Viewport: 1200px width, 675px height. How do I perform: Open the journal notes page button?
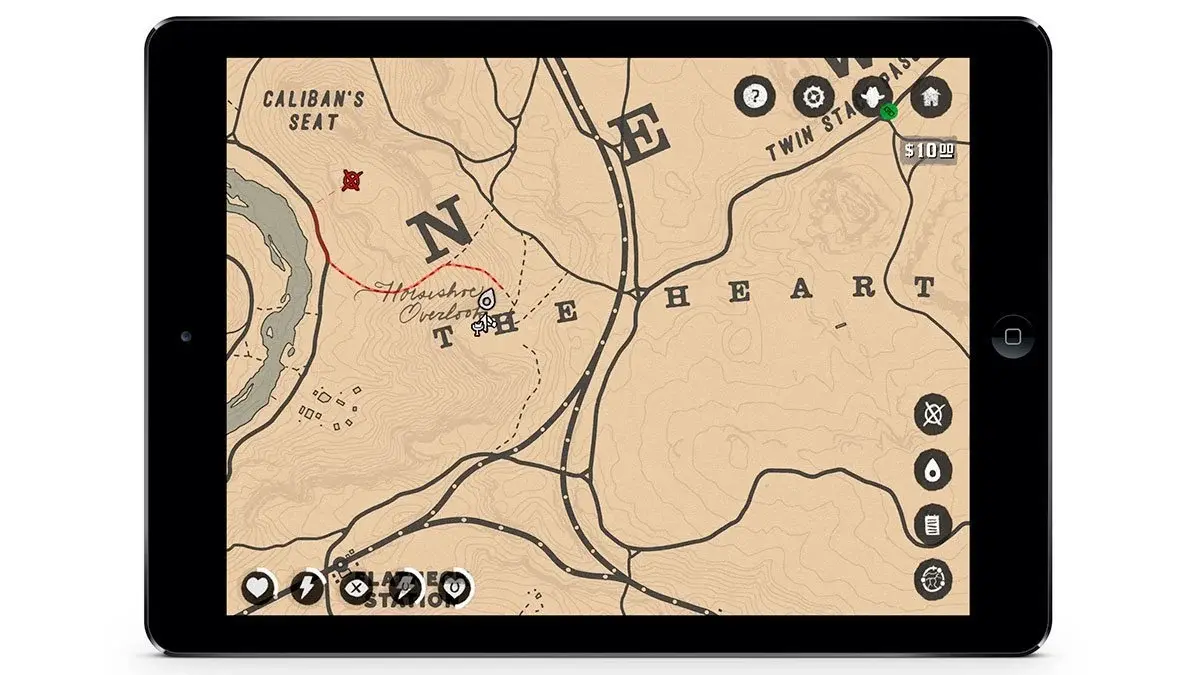[933, 525]
